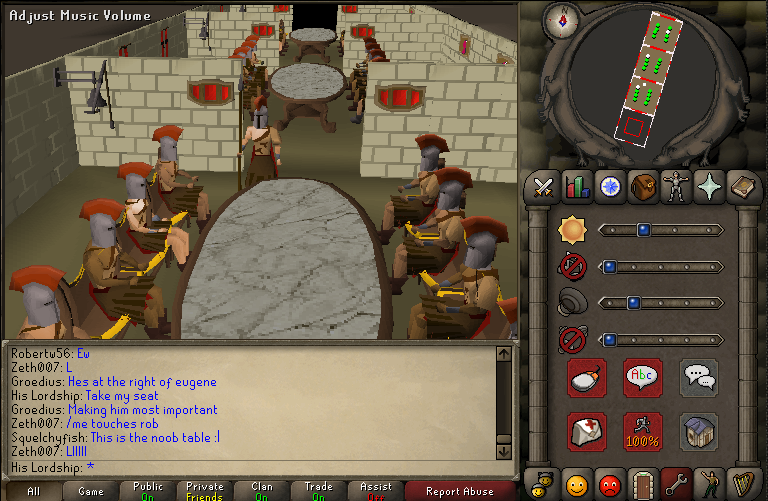The width and height of the screenshot is (768, 501).
Task: Change the sound effects volume slider
Action: pyautogui.click(x=660, y=302)
